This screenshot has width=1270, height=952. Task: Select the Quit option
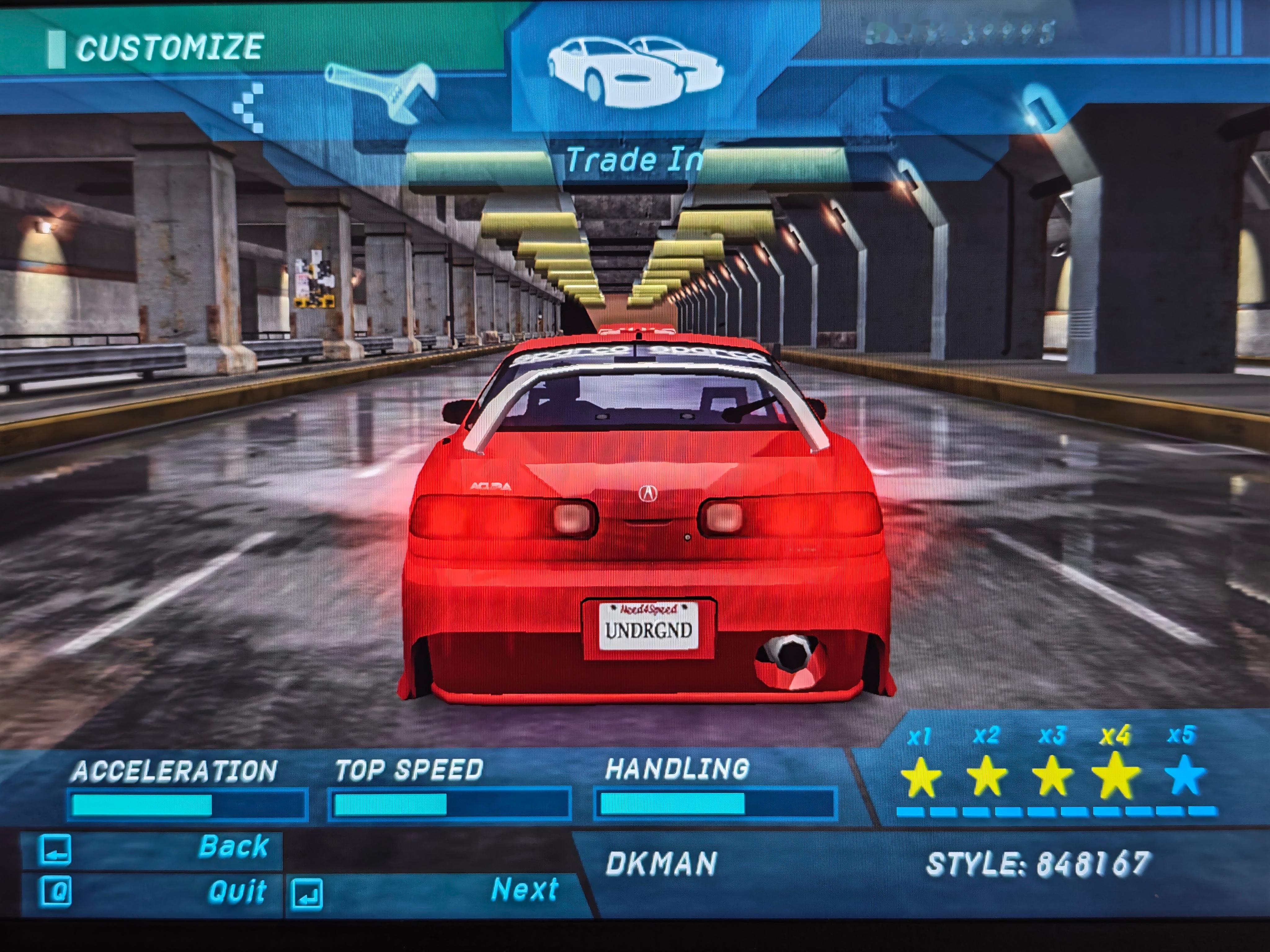tap(152, 892)
